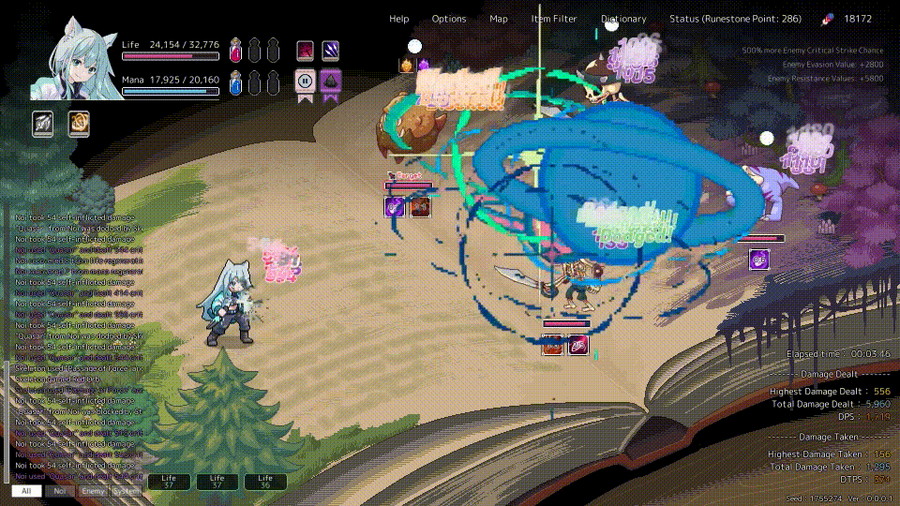Click the pause banner button
The height and width of the screenshot is (506, 900).
coord(305,83)
